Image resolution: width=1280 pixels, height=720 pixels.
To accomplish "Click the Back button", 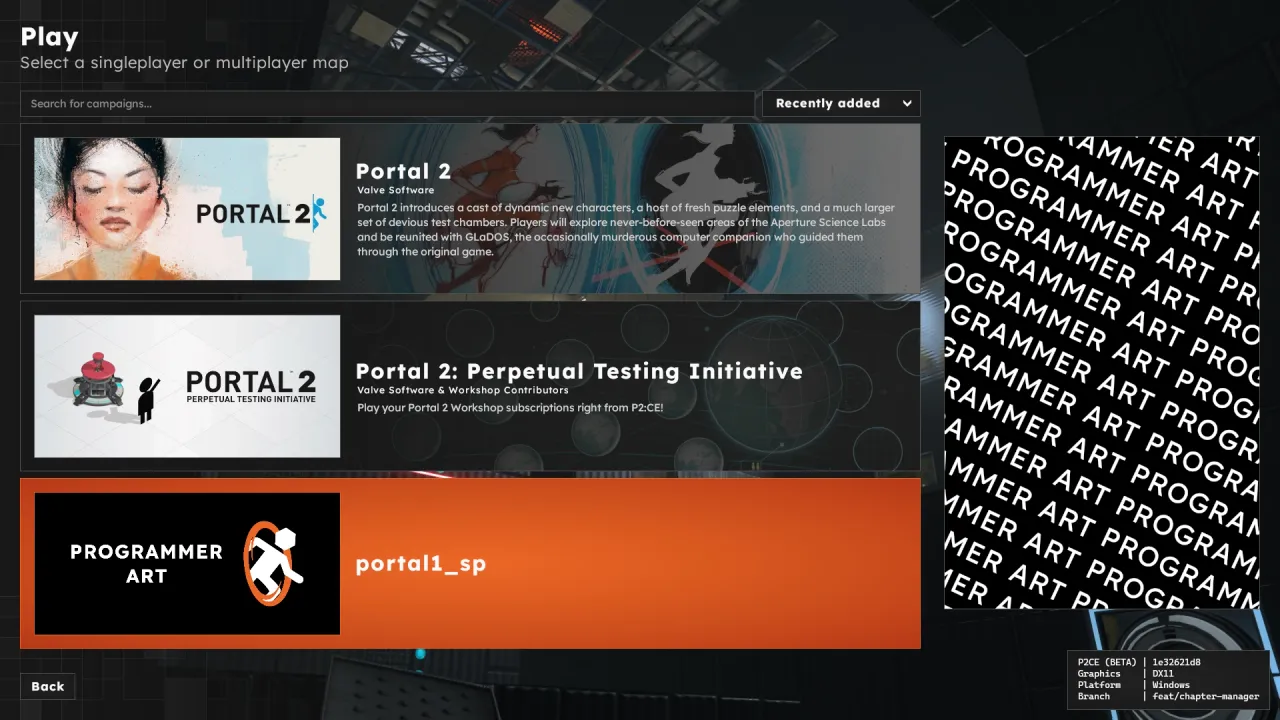I will (47, 686).
